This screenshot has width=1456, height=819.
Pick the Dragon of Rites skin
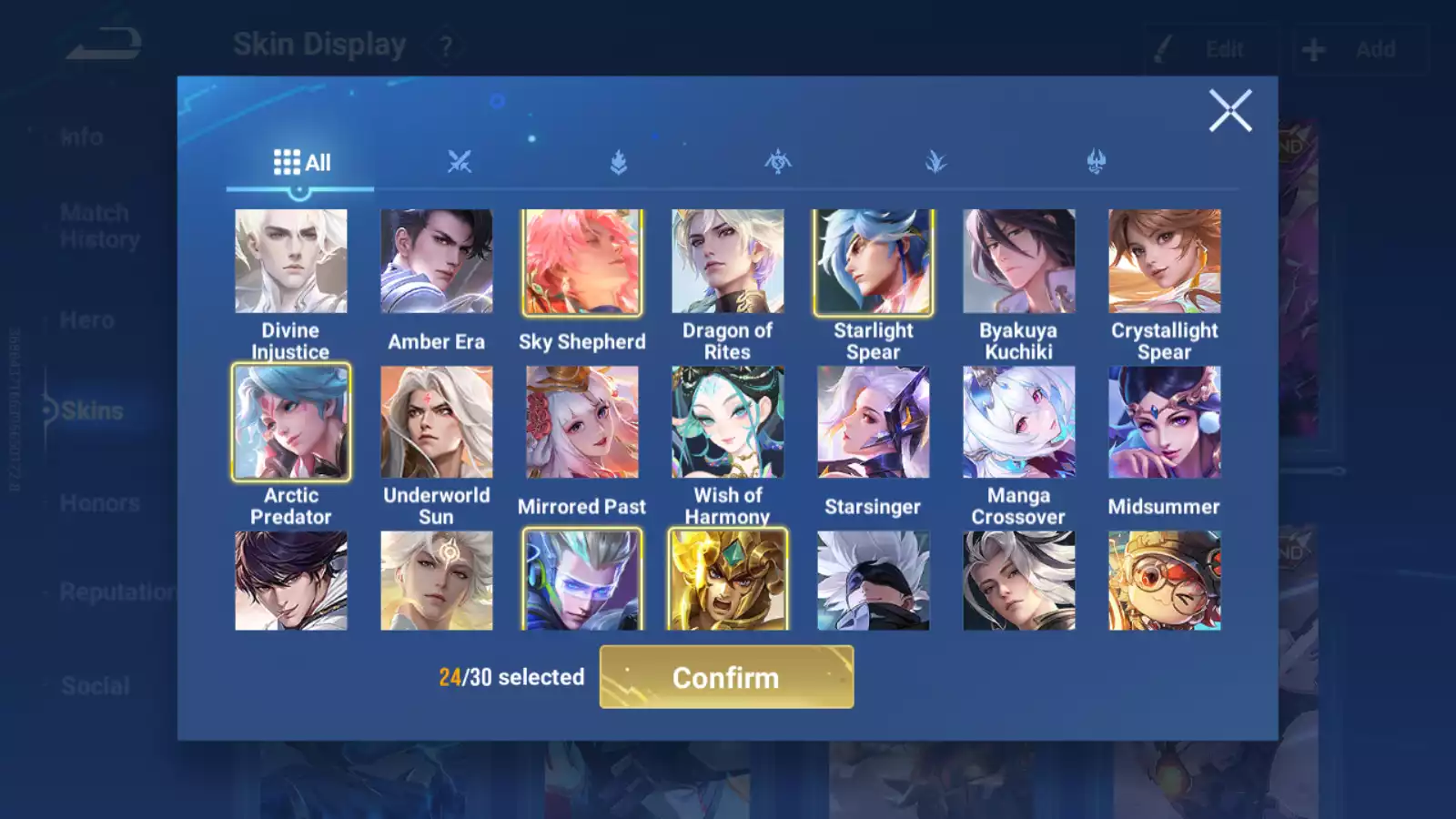[728, 262]
